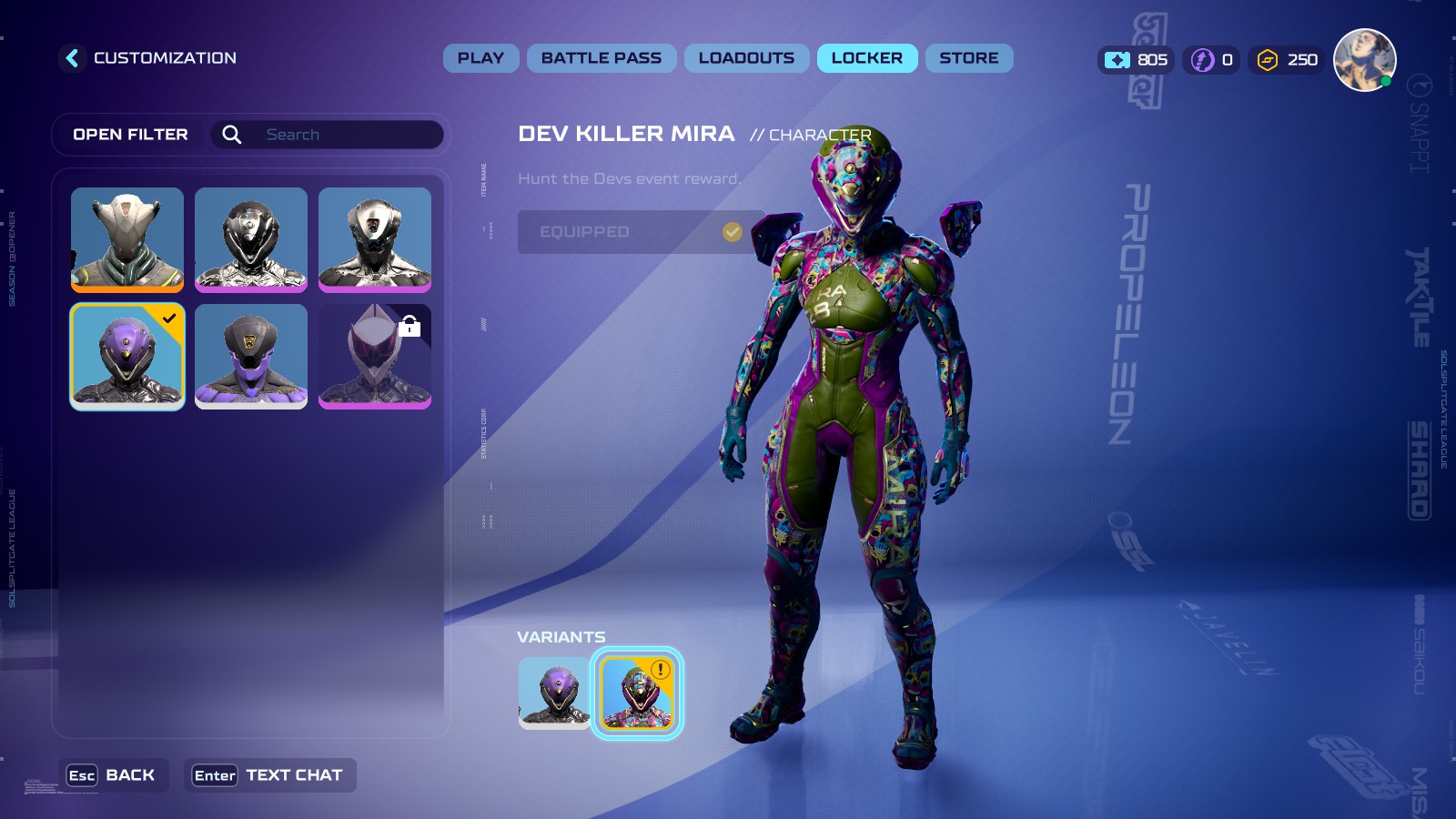Pick the gold-visor purple armor skin
The height and width of the screenshot is (819, 1456).
click(251, 356)
